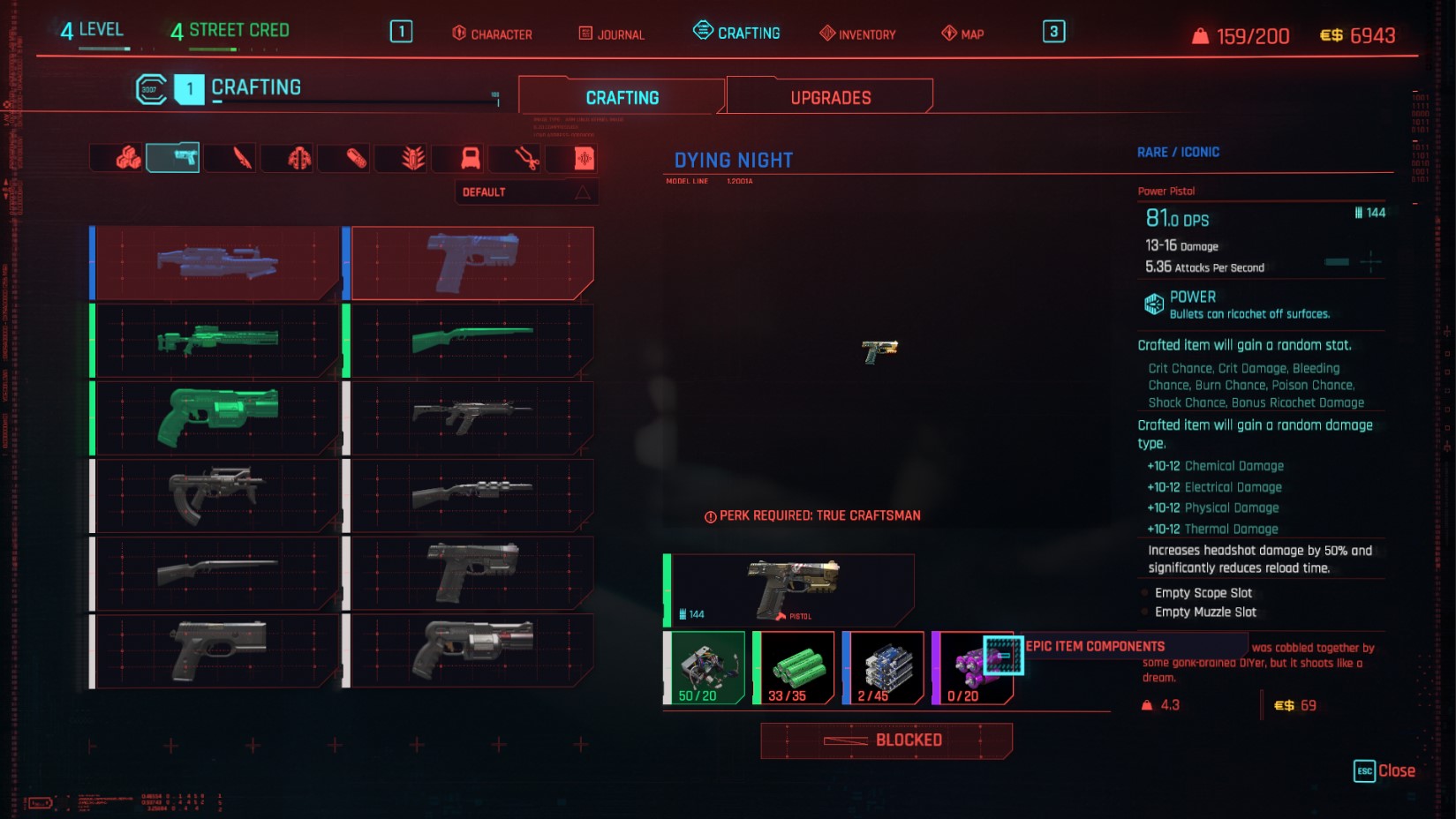This screenshot has height=819, width=1456.
Task: Open the Default sorting dropdown
Action: tap(526, 192)
